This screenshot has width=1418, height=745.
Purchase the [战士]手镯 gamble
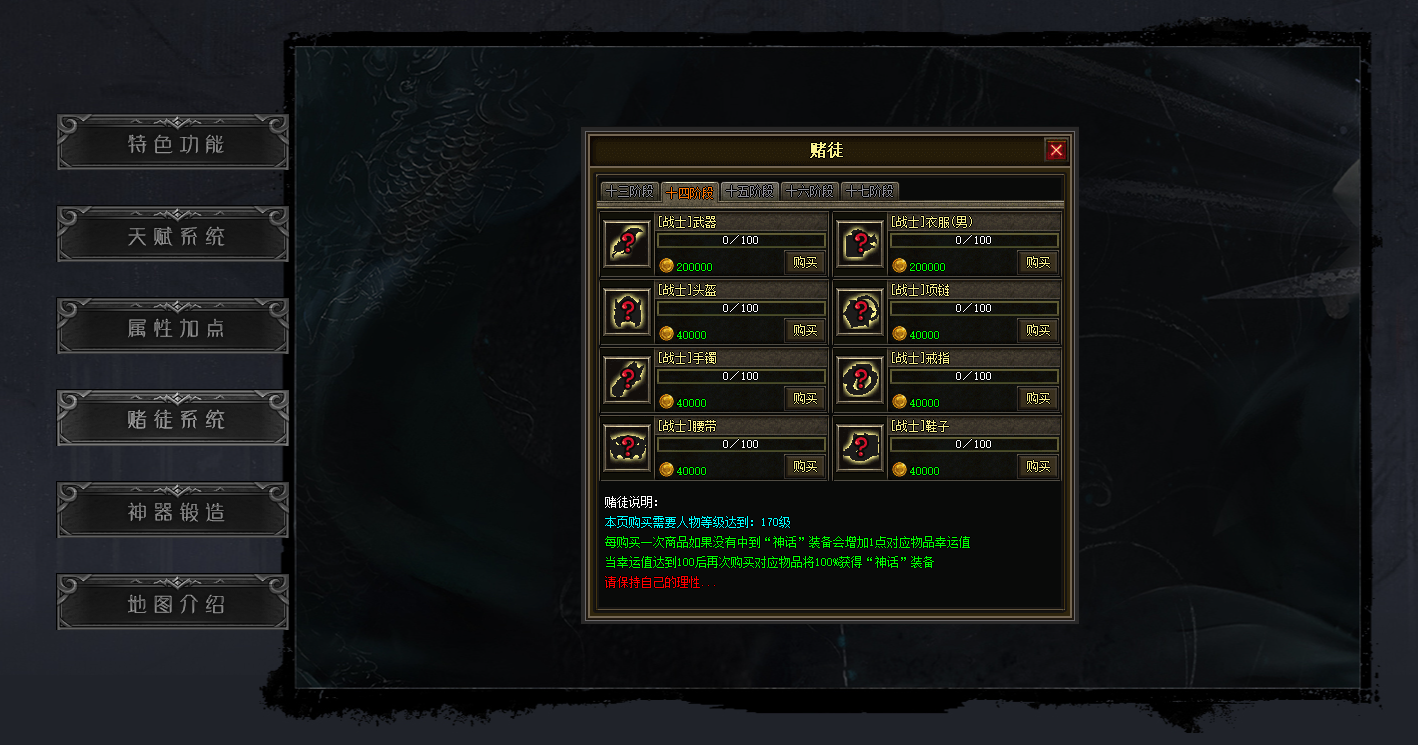(804, 399)
